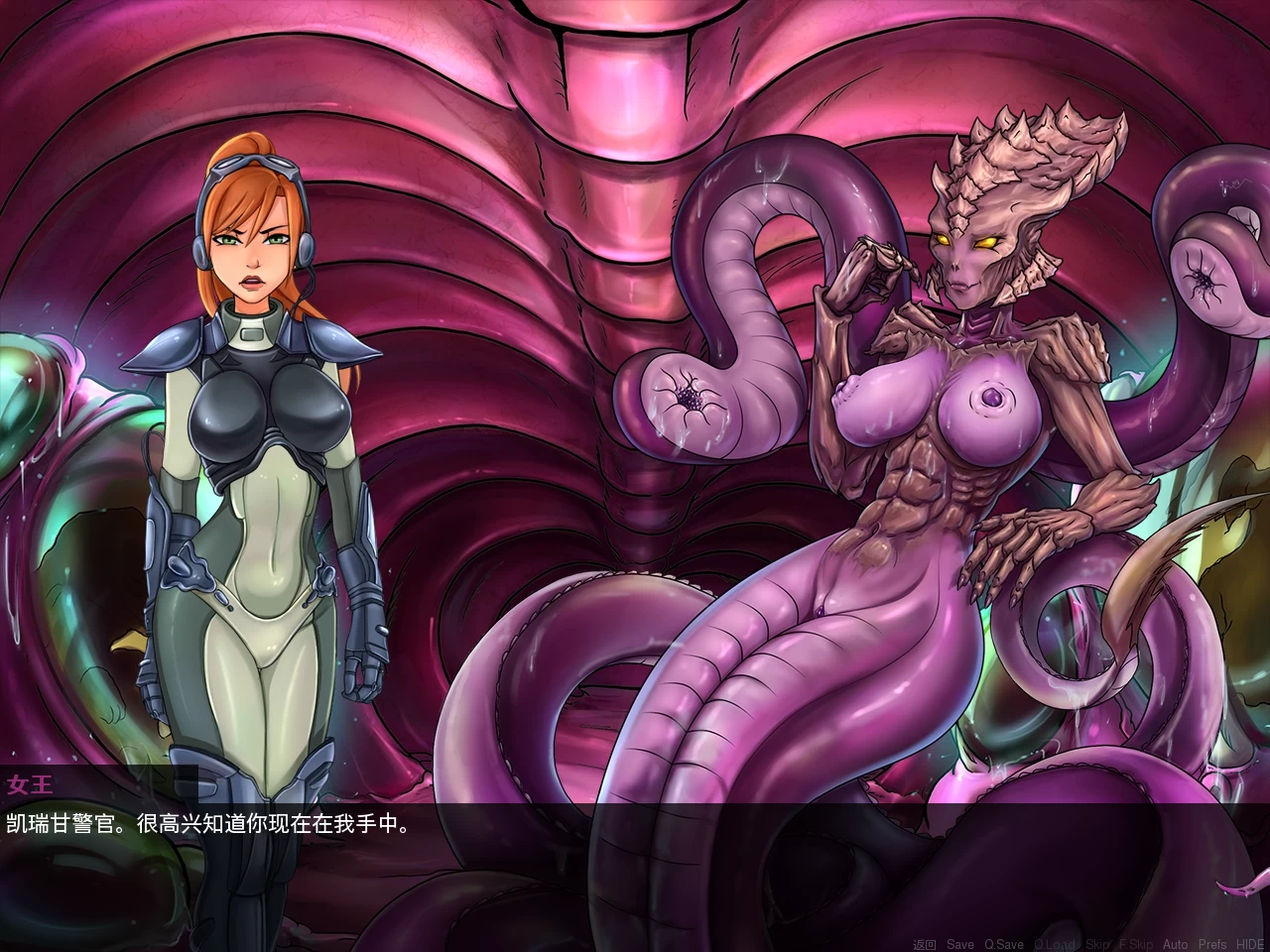Click 返回 to roll back dialogue
This screenshot has height=952, width=1270.
tap(923, 944)
